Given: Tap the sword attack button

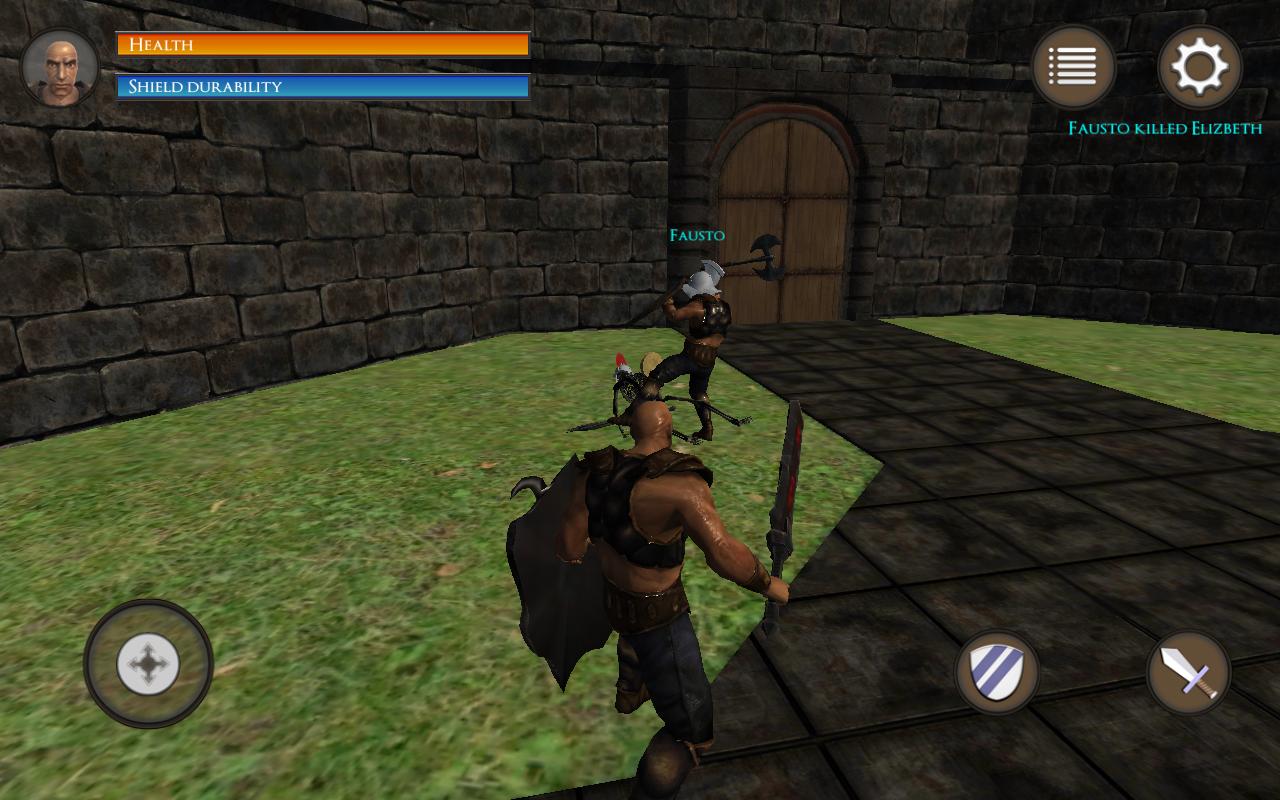Looking at the screenshot, I should [1189, 673].
